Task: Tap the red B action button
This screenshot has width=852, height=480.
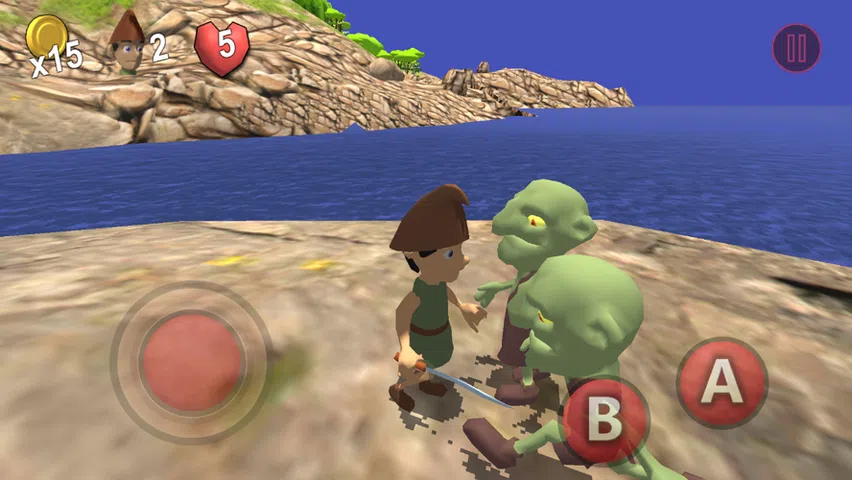Action: tap(604, 421)
